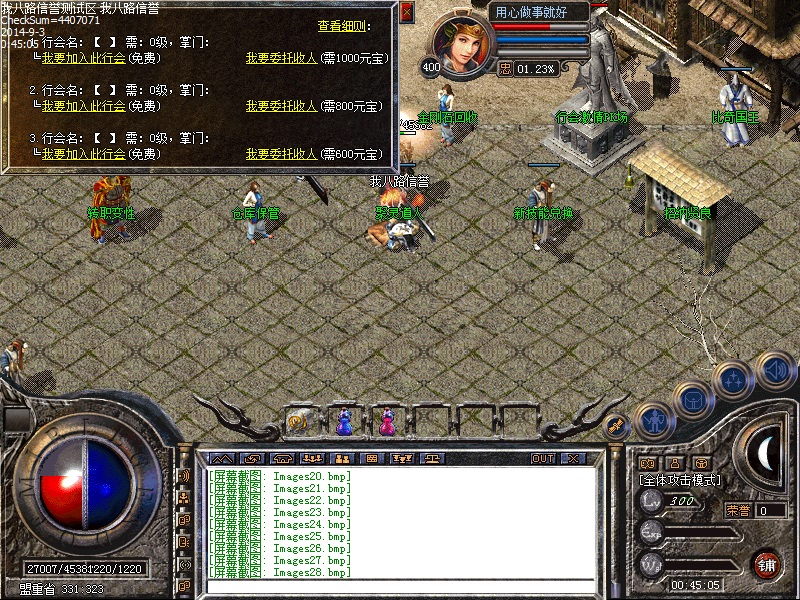Toggle the speaker sound round button
The image size is (800, 600).
(774, 370)
